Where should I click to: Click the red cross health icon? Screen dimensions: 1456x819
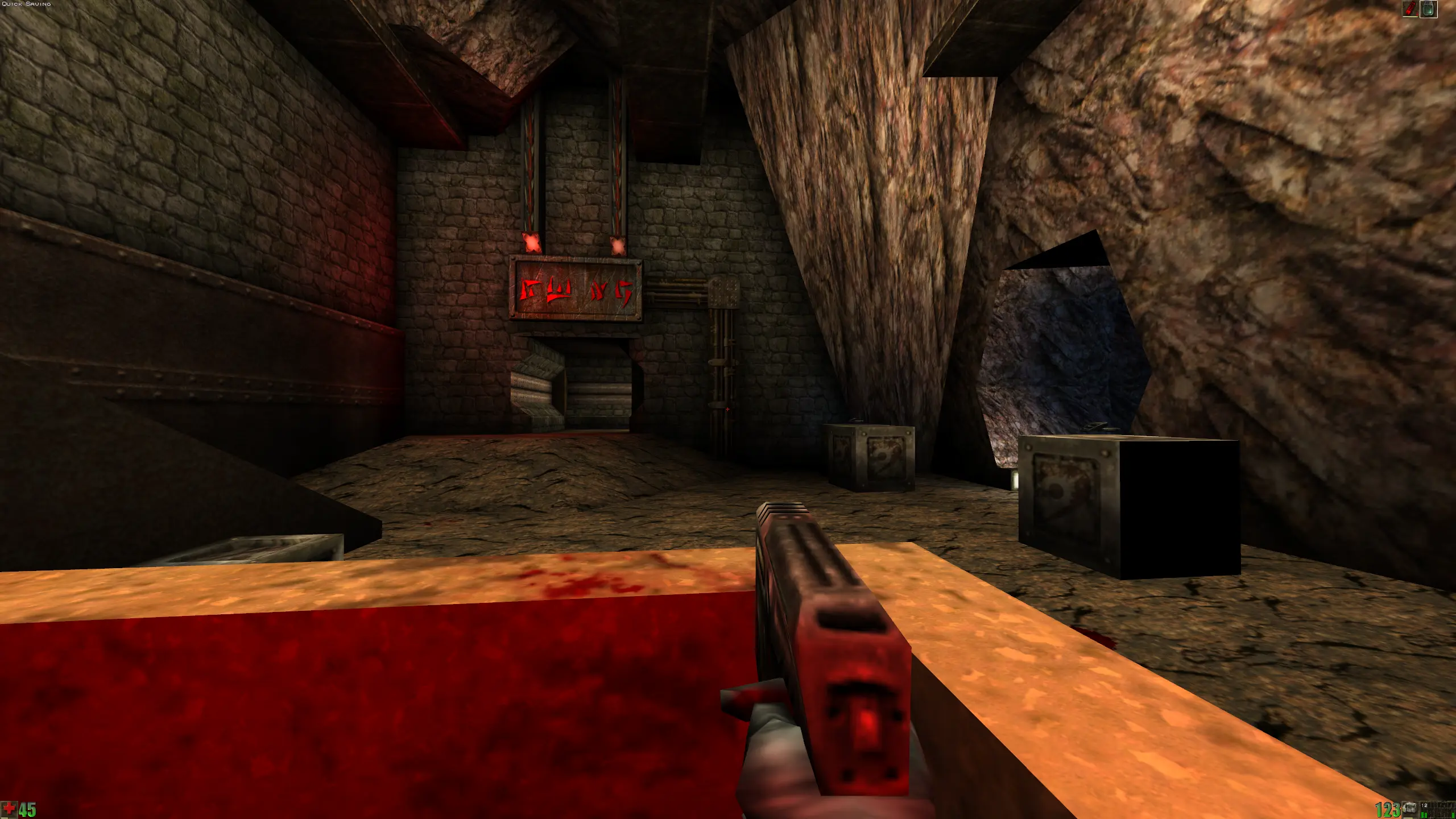coord(9,809)
